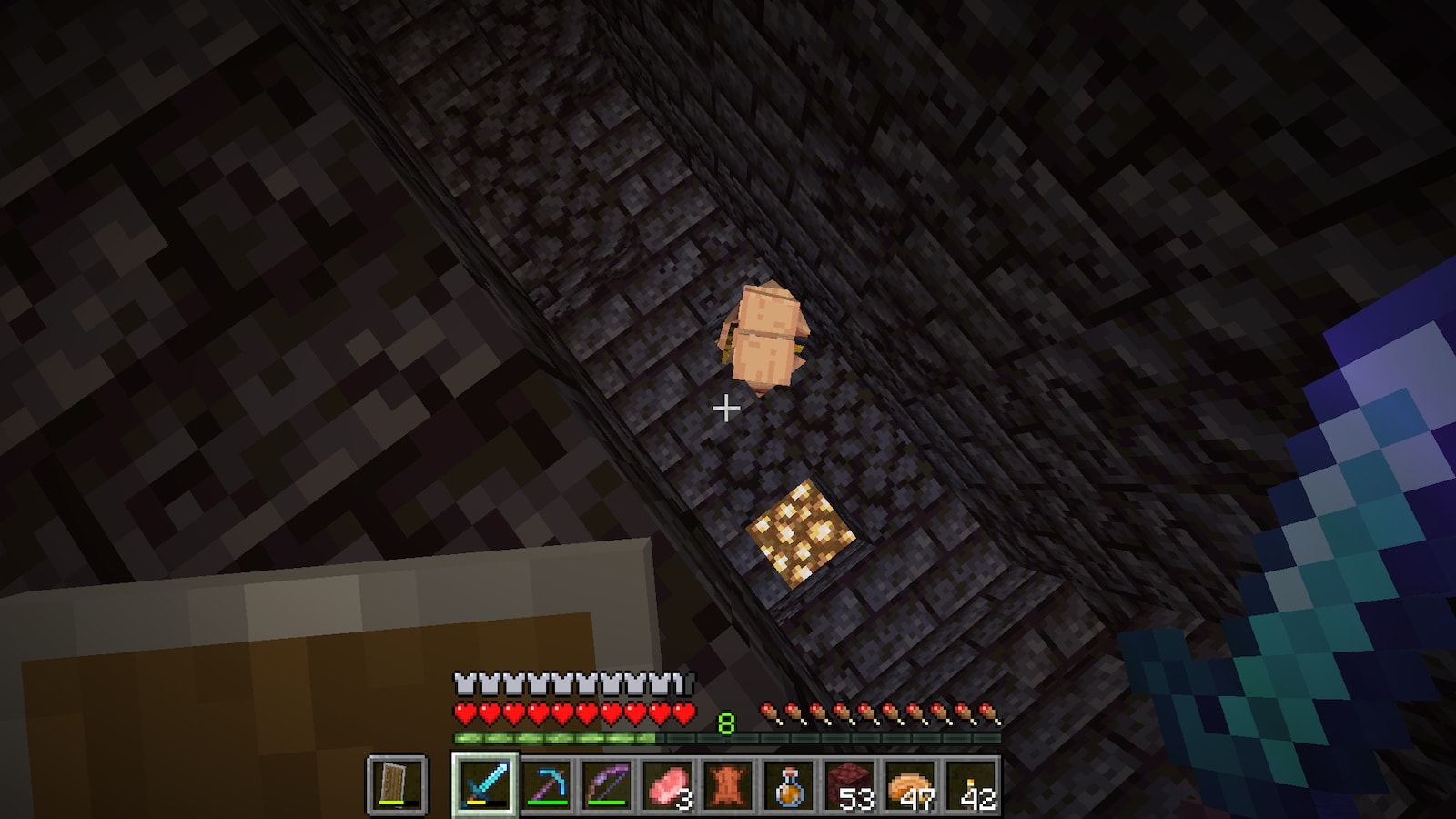Select the netherrack stack of 53
Image resolution: width=1456 pixels, height=819 pixels.
[x=849, y=784]
